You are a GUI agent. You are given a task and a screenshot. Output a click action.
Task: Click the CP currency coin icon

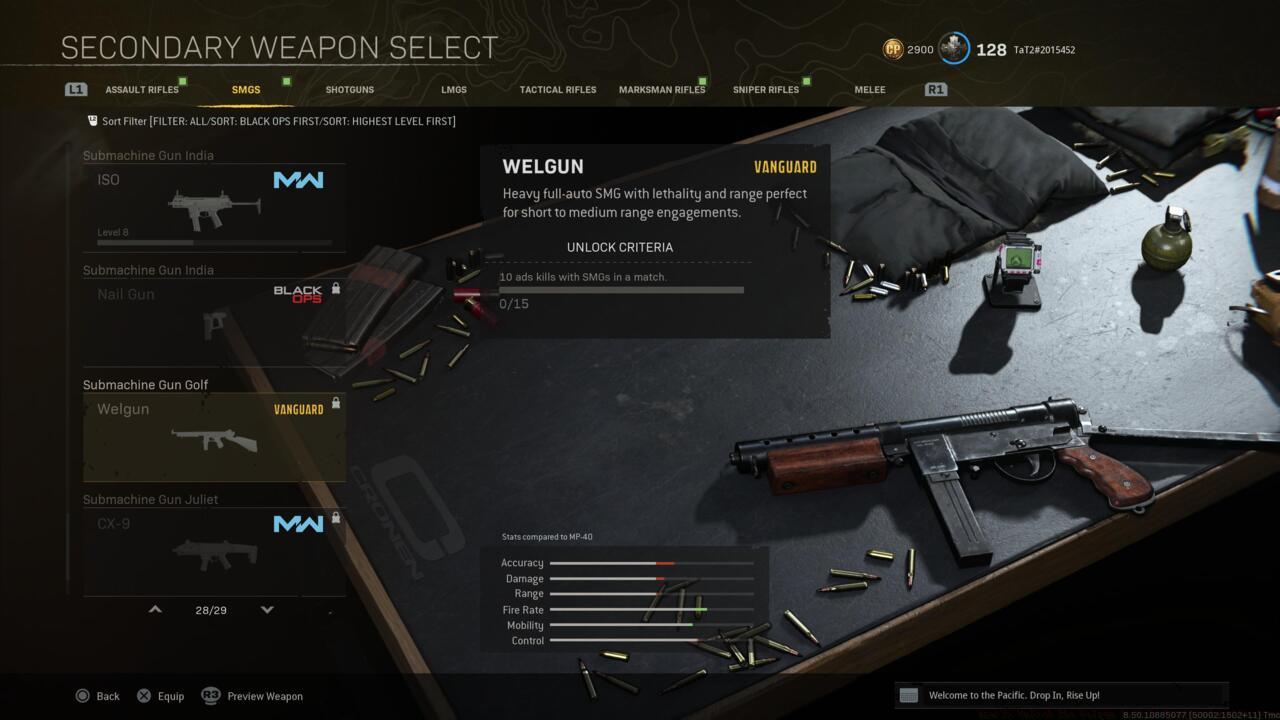click(893, 49)
